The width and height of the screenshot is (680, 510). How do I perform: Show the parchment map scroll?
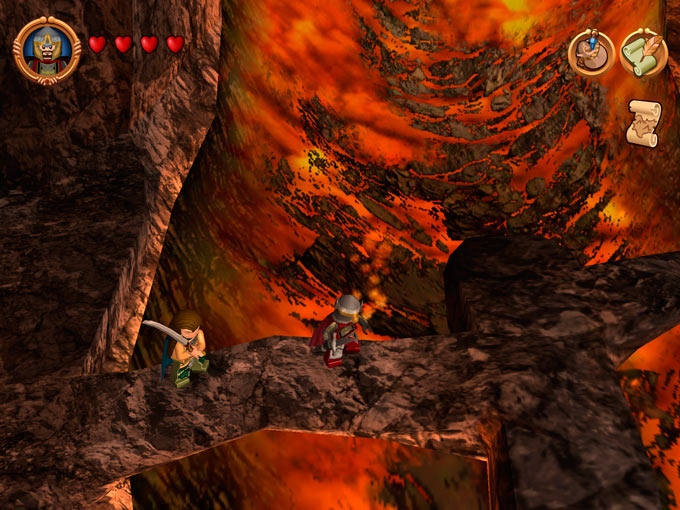pos(643,123)
